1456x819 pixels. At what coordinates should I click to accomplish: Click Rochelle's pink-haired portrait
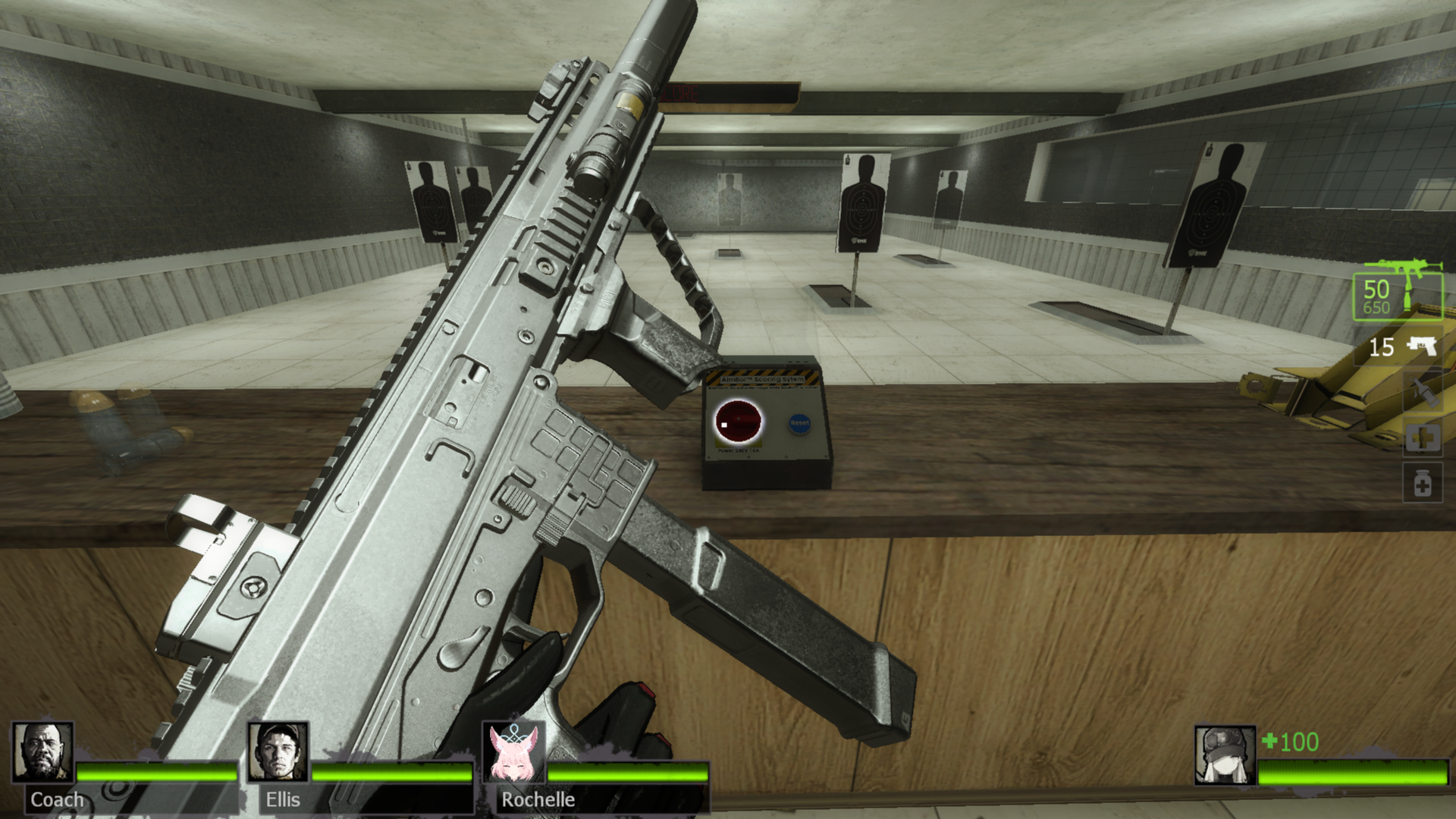click(513, 752)
